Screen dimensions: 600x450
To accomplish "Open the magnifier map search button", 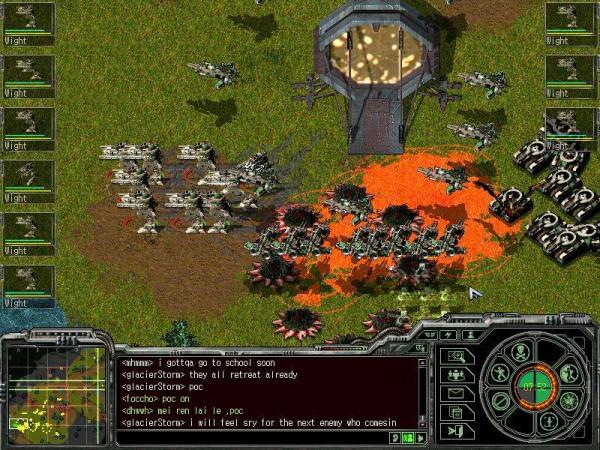I will point(456,356).
